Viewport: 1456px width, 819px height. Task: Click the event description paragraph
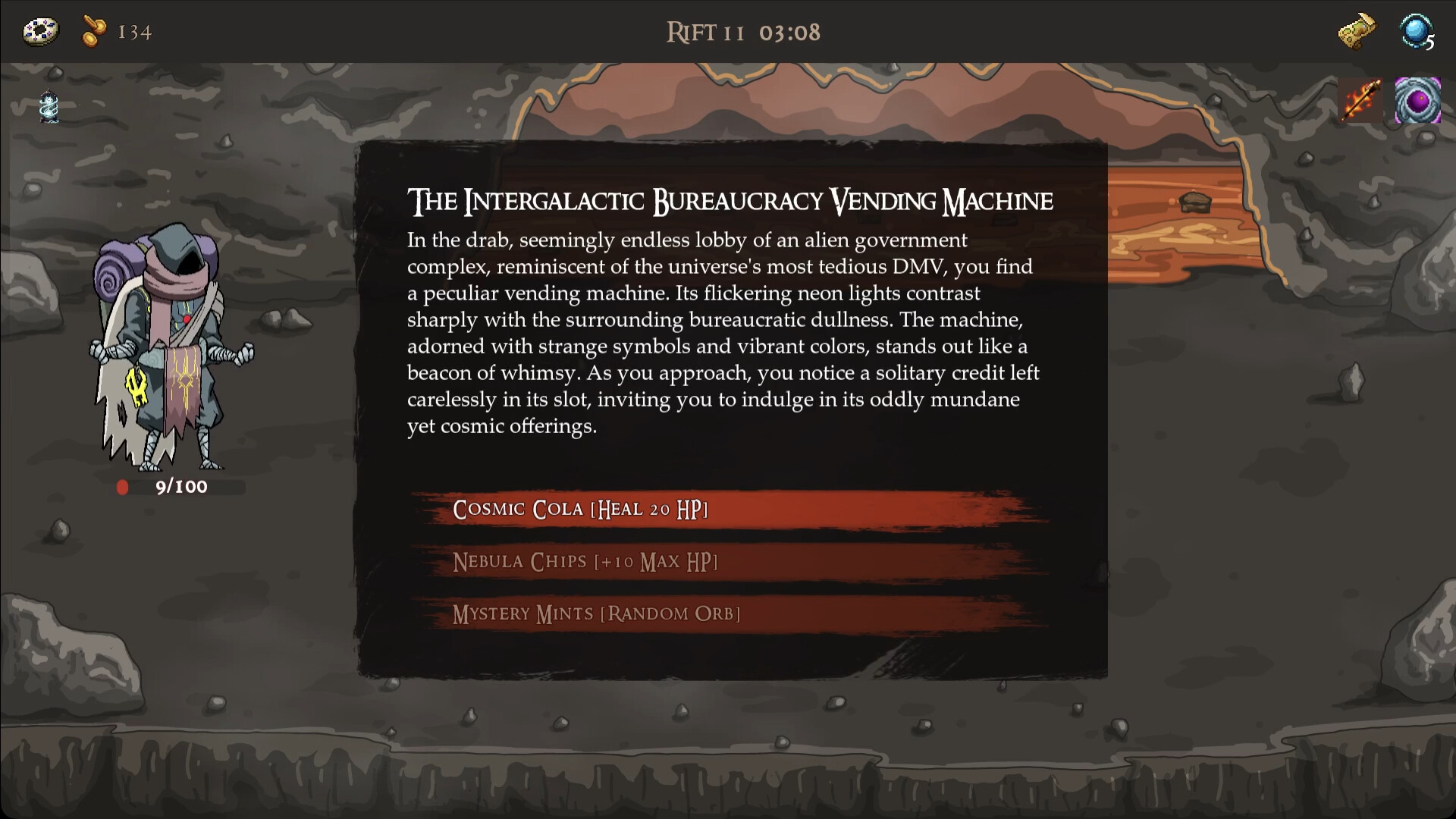pyautogui.click(x=720, y=334)
